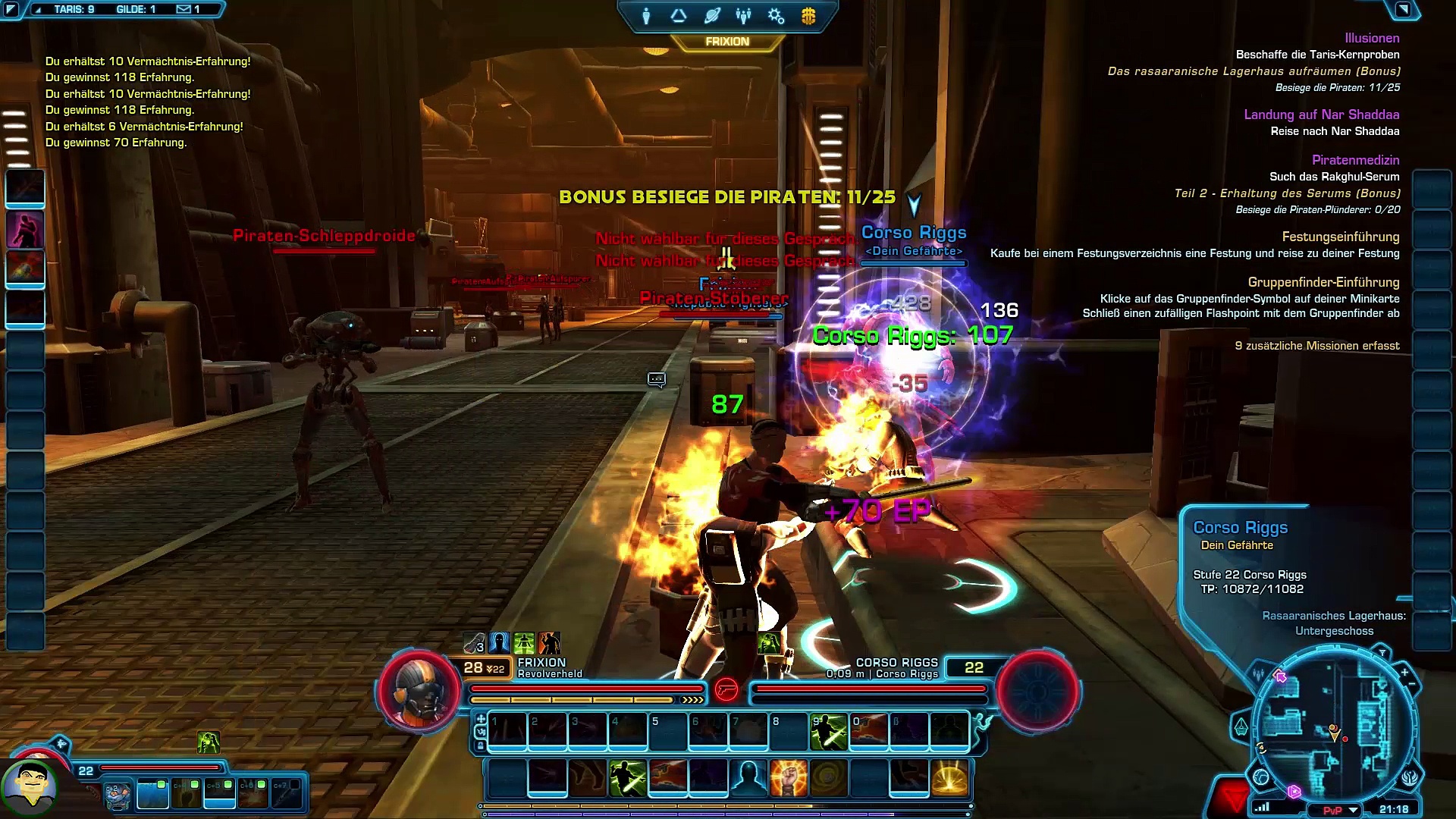Select the Piratenmedizin mission in tracker
The image size is (1456, 819).
1355,160
